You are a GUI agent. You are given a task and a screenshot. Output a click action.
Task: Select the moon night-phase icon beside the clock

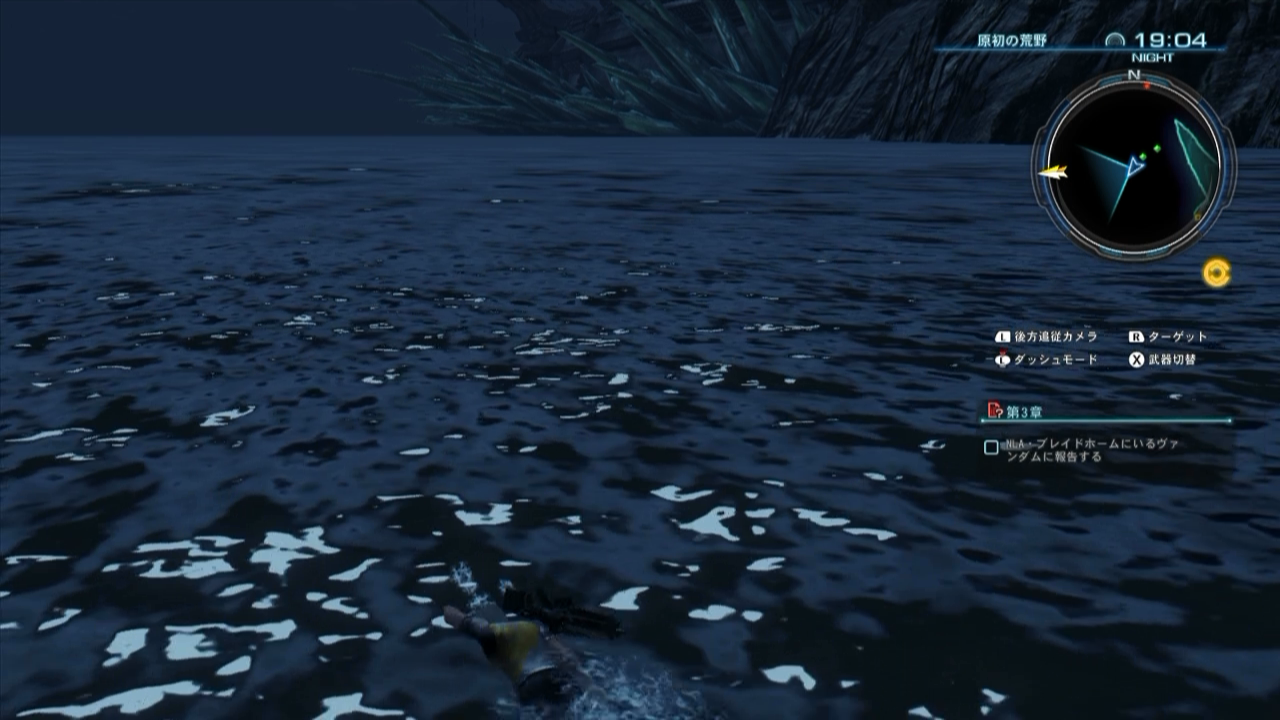pos(1114,38)
